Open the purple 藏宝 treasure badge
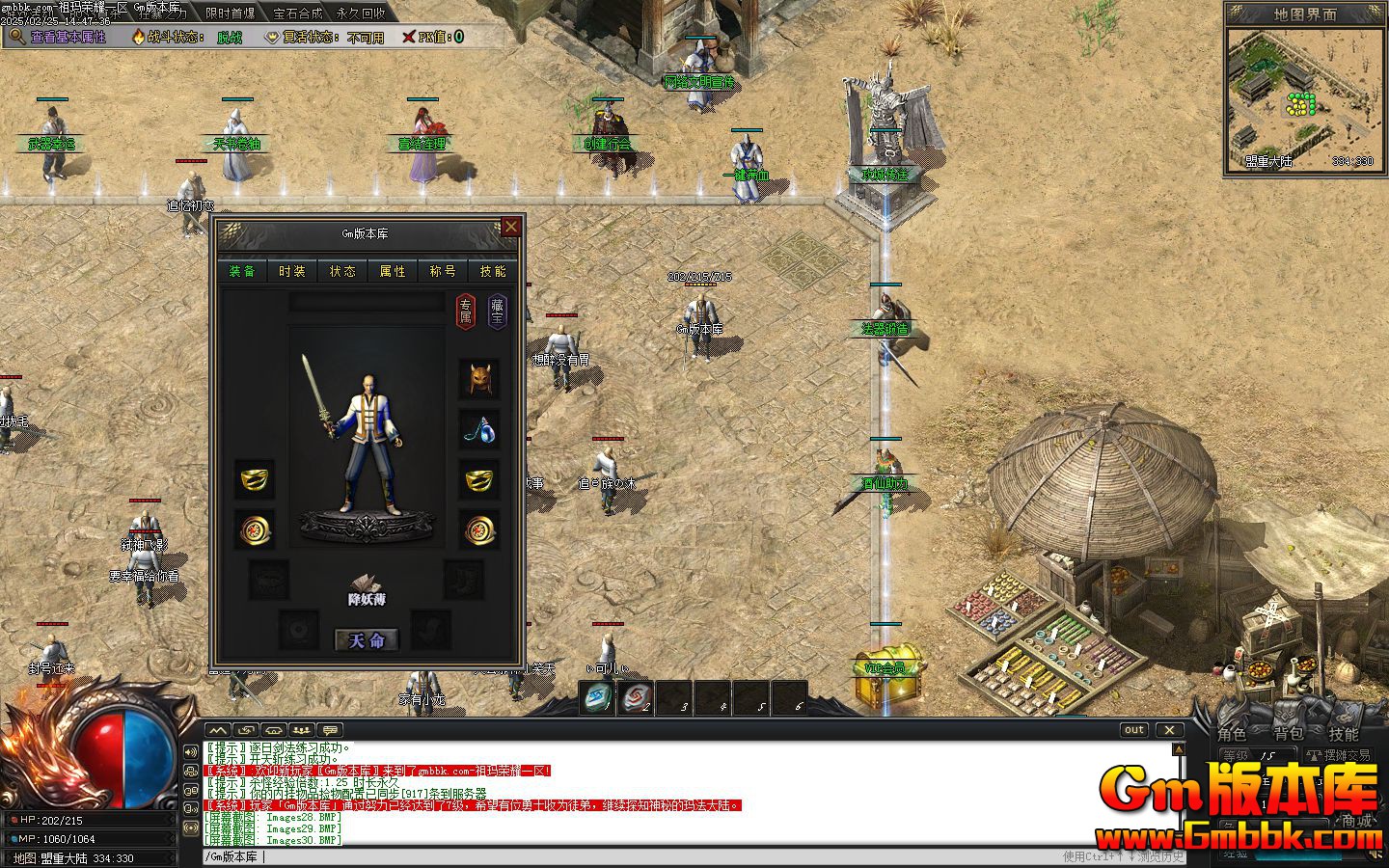1389x868 pixels. click(x=497, y=312)
